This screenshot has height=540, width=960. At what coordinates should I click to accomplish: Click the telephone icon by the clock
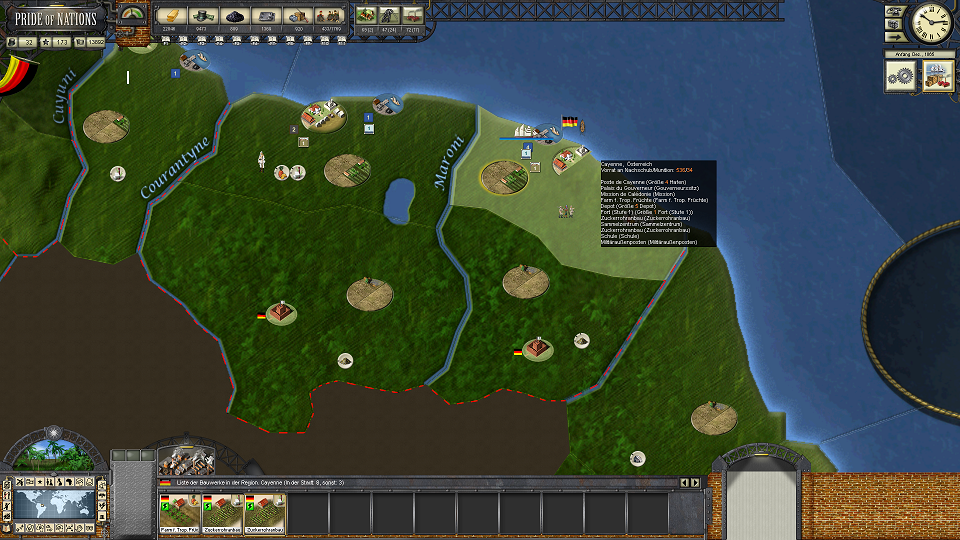[x=893, y=9]
